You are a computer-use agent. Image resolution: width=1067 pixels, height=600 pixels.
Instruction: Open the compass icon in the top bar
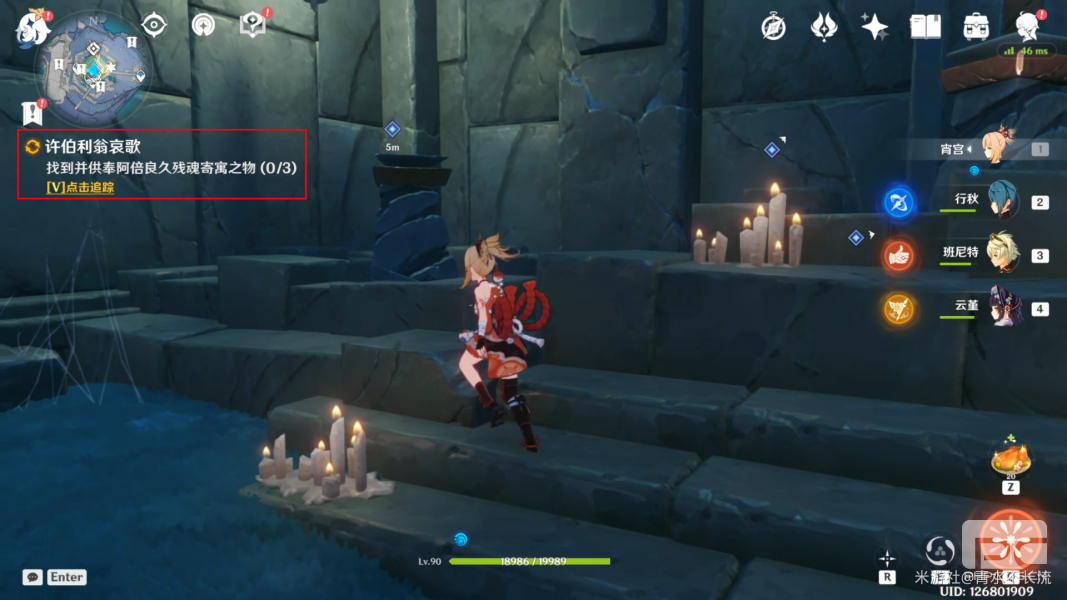[772, 27]
